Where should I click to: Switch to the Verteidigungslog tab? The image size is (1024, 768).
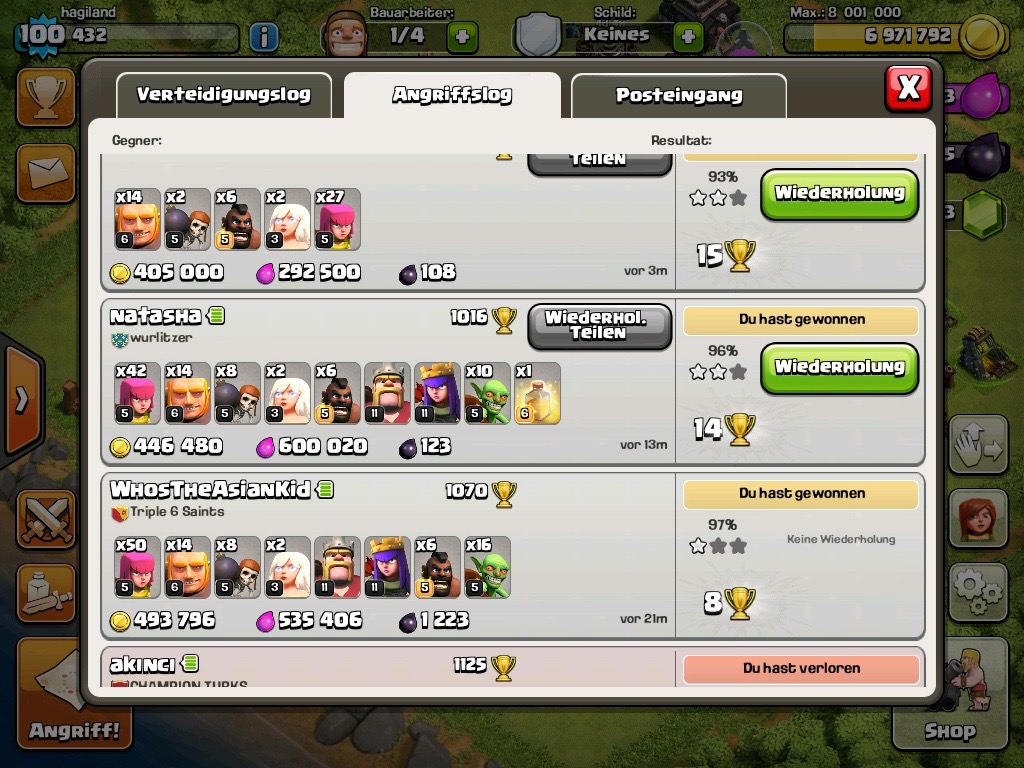(223, 96)
